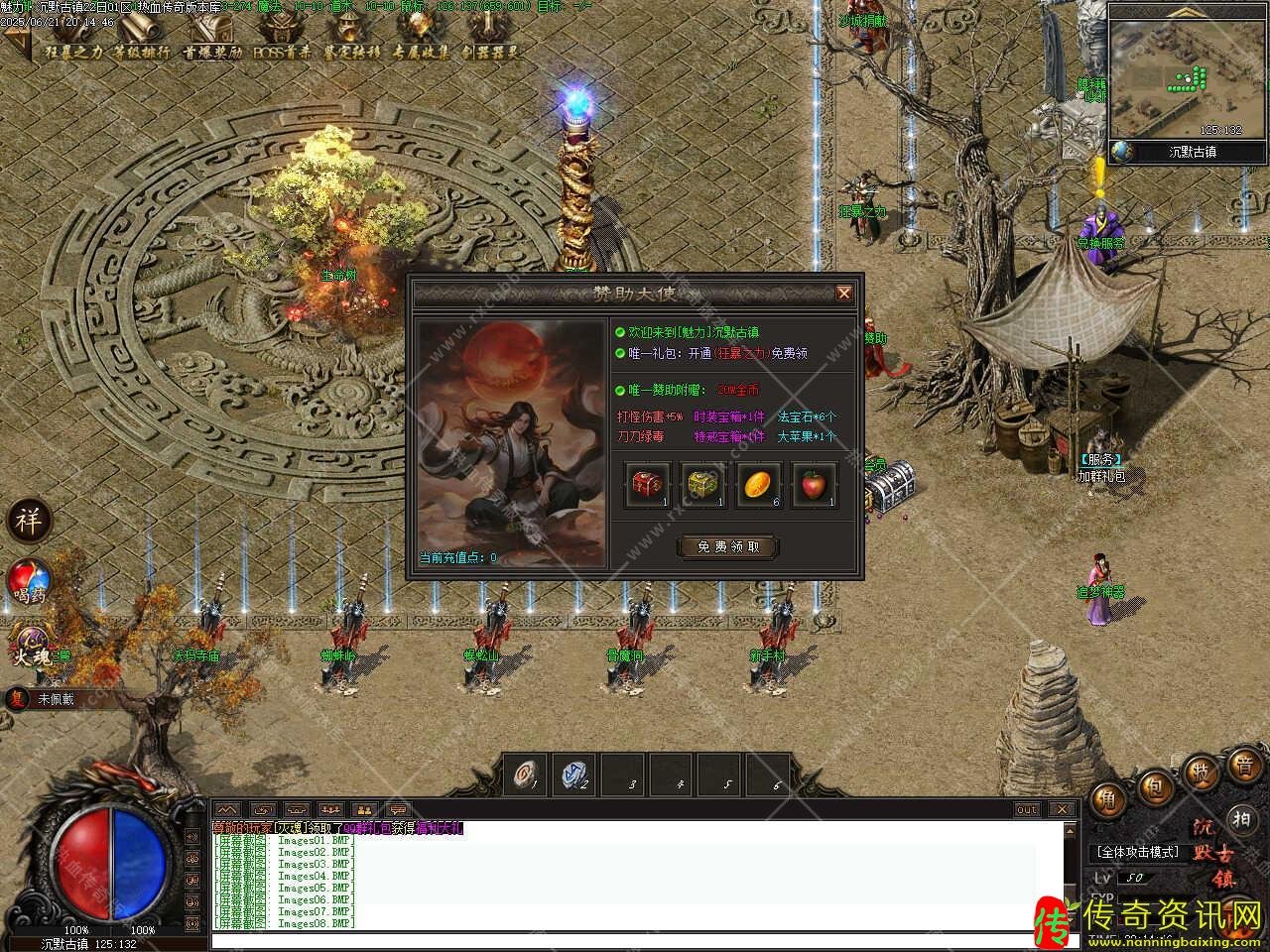Viewport: 1270px width, 952px height.
Task: Open the 专属收集 collection menu
Action: point(421,52)
